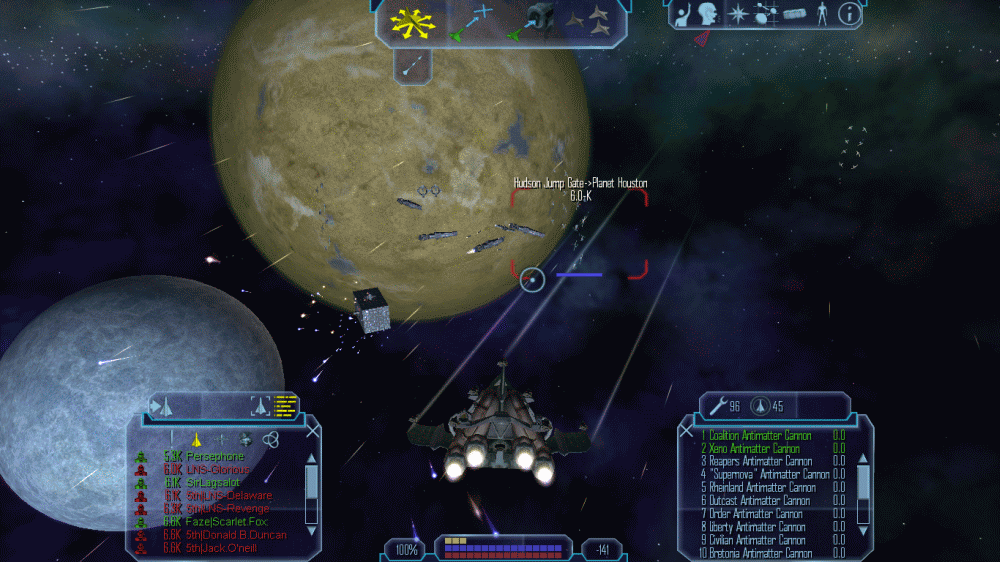The height and width of the screenshot is (562, 1000).
Task: Toggle the Rheinland Antimatter Cannon entry
Action: 755,488
